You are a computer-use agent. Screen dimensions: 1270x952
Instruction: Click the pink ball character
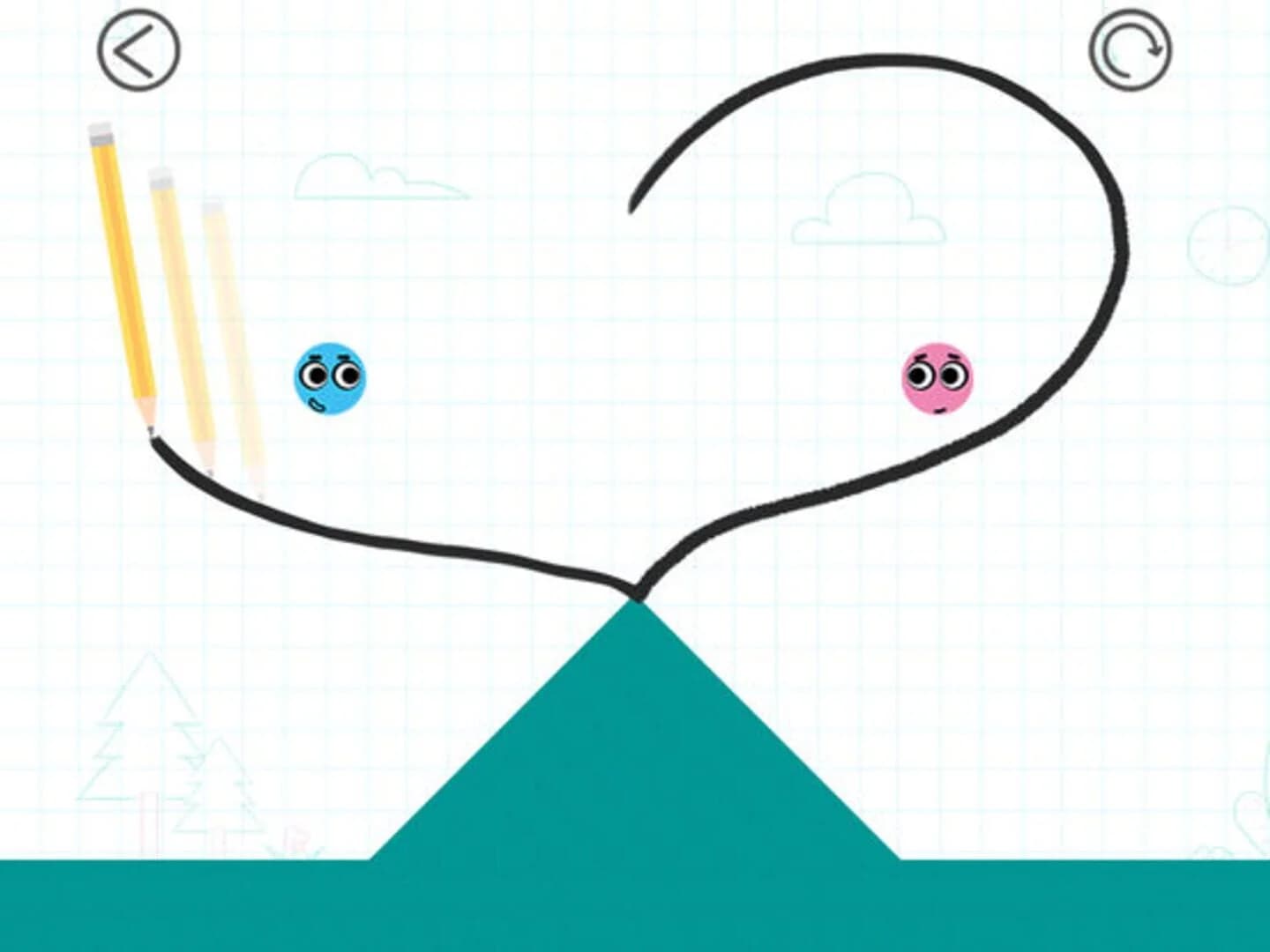[x=938, y=381]
